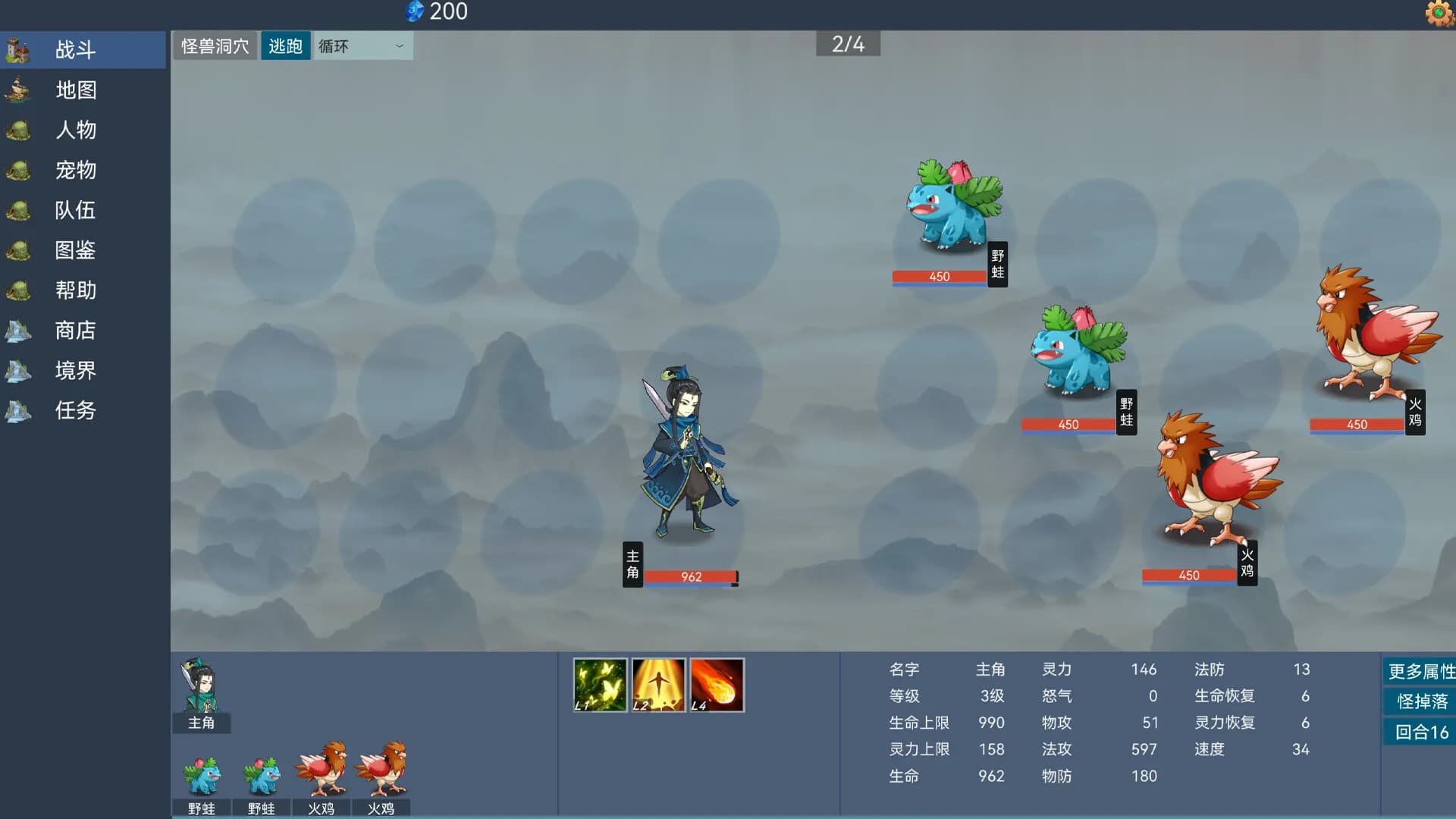Open the 地图 map panel icon

pyautogui.click(x=18, y=90)
